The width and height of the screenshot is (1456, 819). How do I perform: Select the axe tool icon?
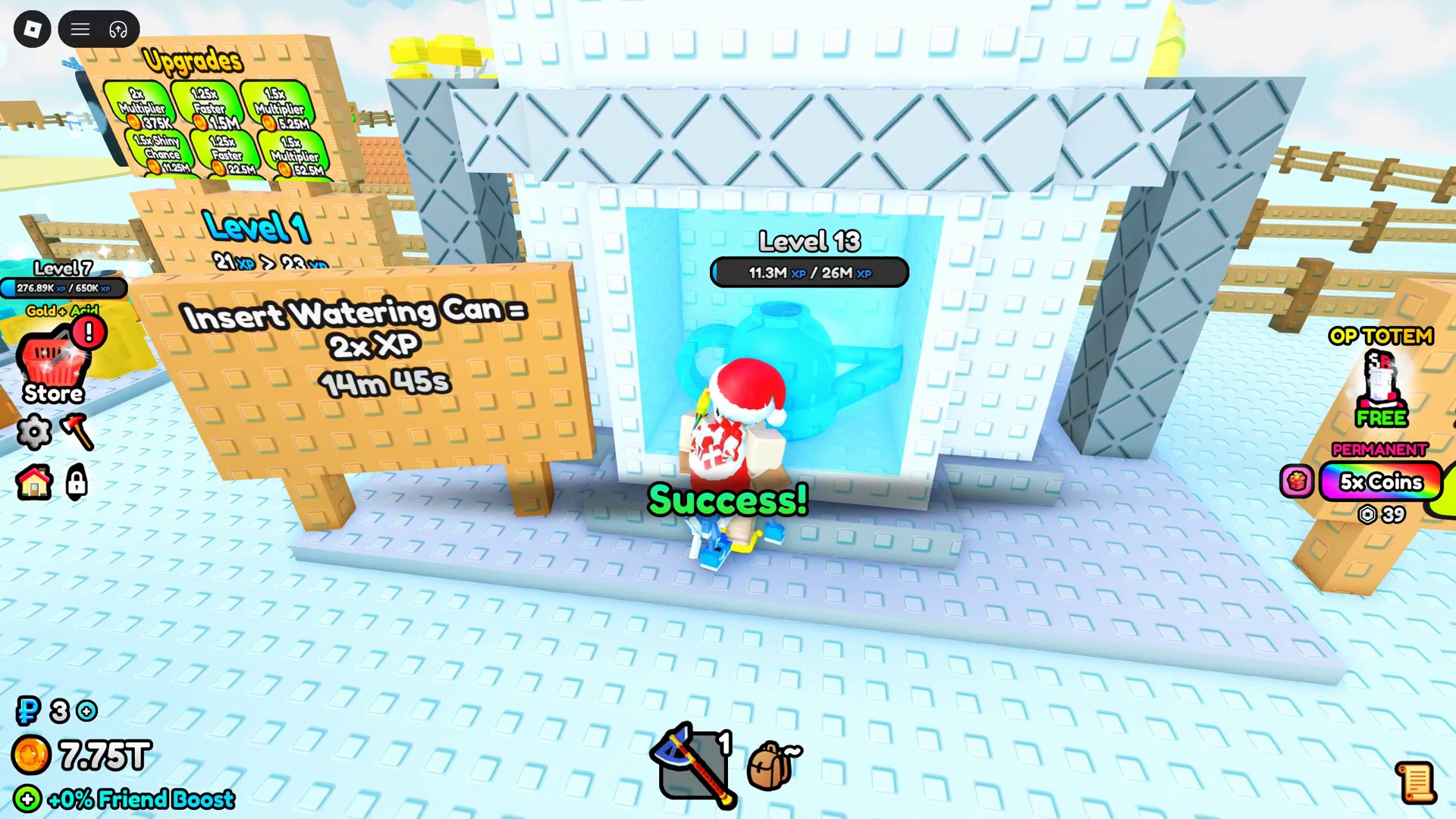coord(77,432)
